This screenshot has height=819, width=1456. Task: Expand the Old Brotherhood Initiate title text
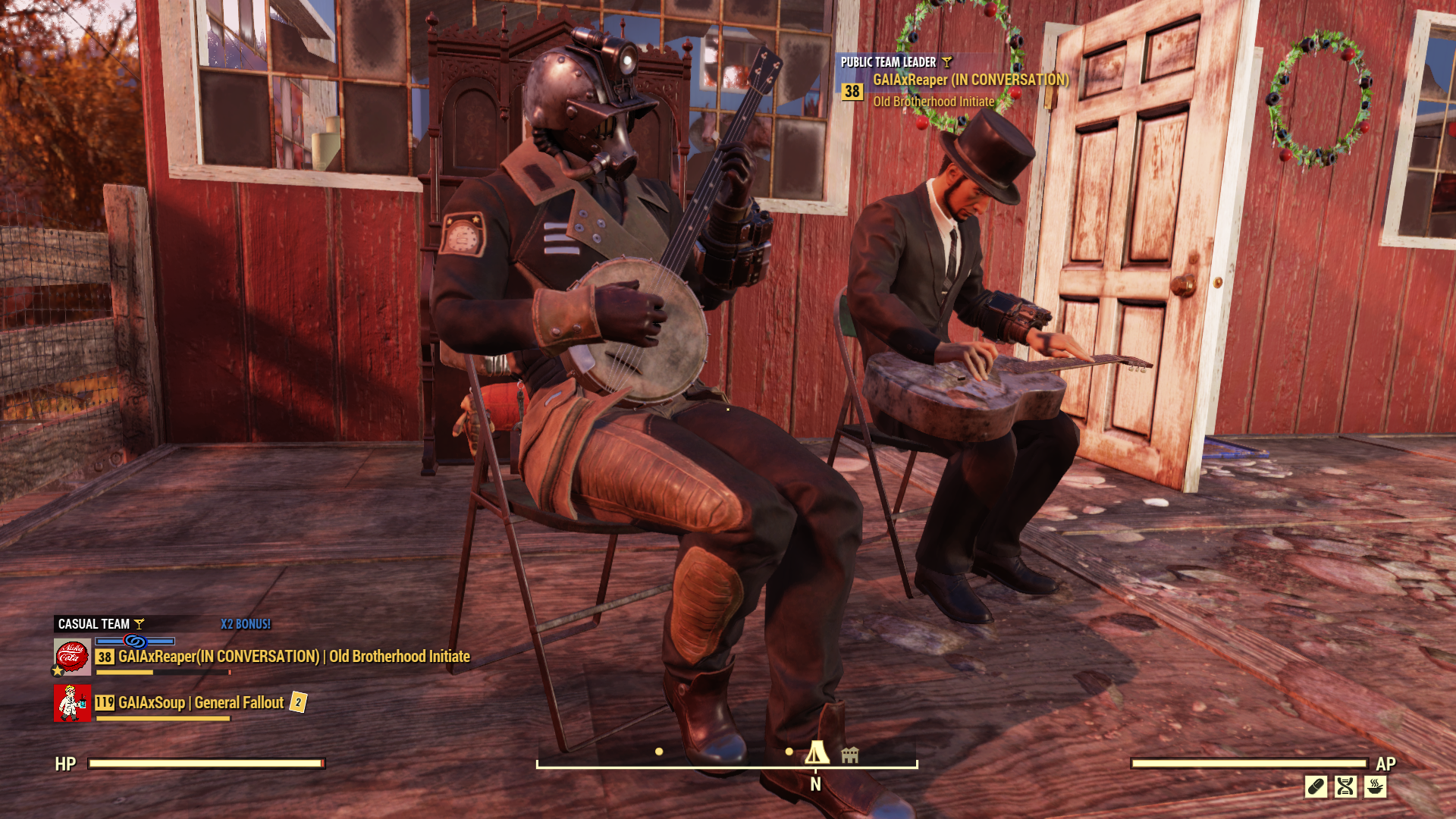point(934,99)
